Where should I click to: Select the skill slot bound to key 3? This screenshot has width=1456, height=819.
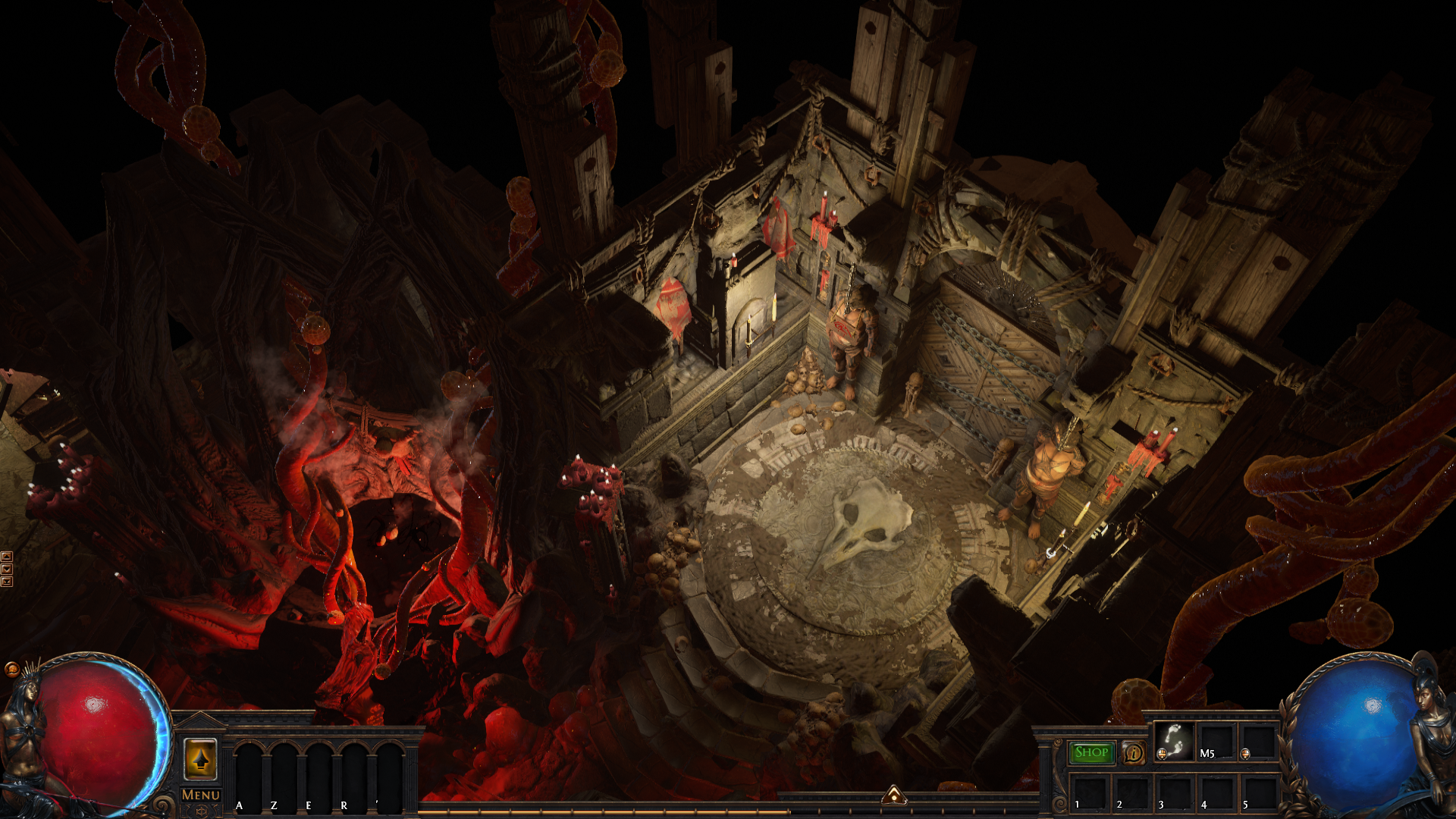[1173, 792]
